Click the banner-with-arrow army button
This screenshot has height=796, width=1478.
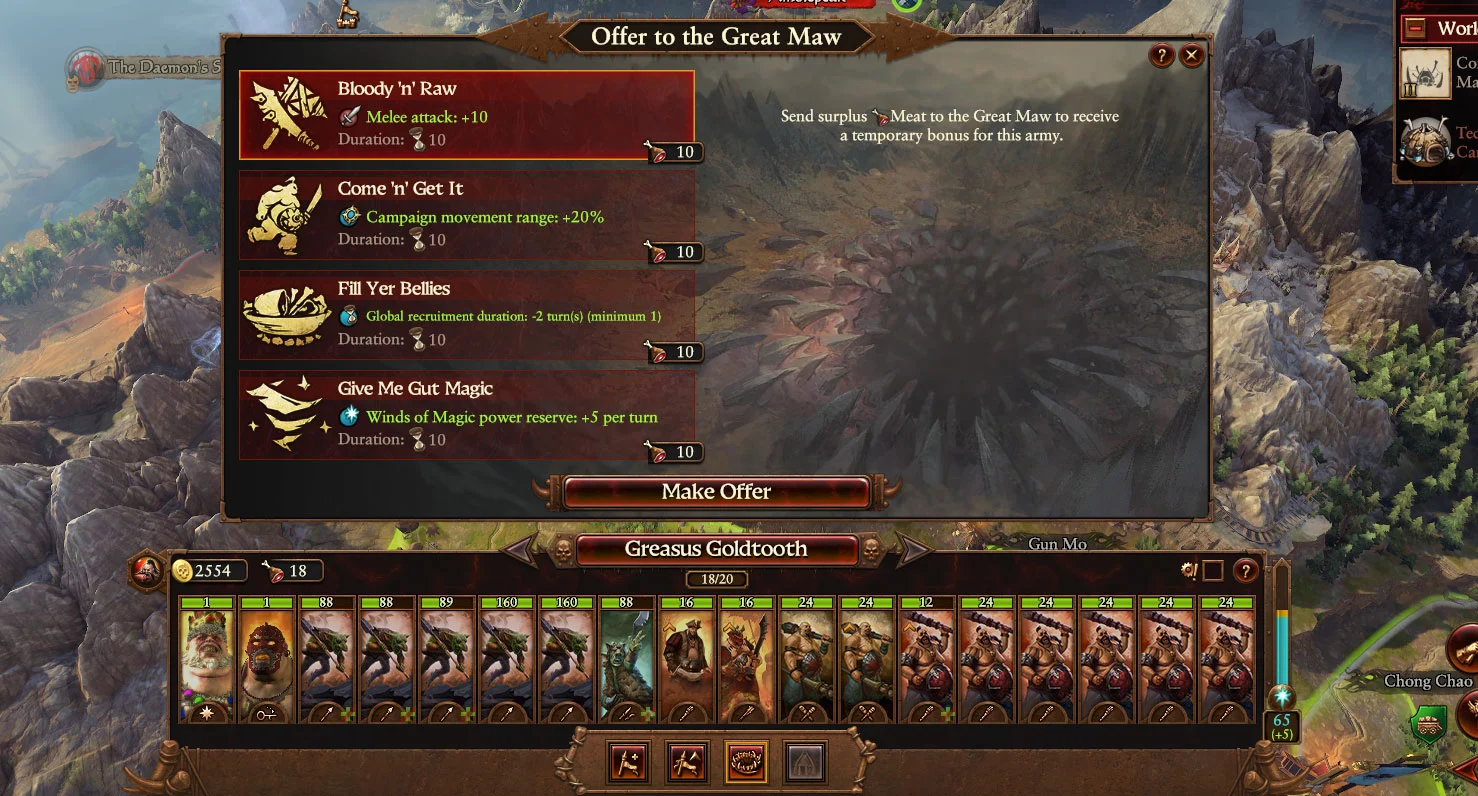pyautogui.click(x=688, y=763)
